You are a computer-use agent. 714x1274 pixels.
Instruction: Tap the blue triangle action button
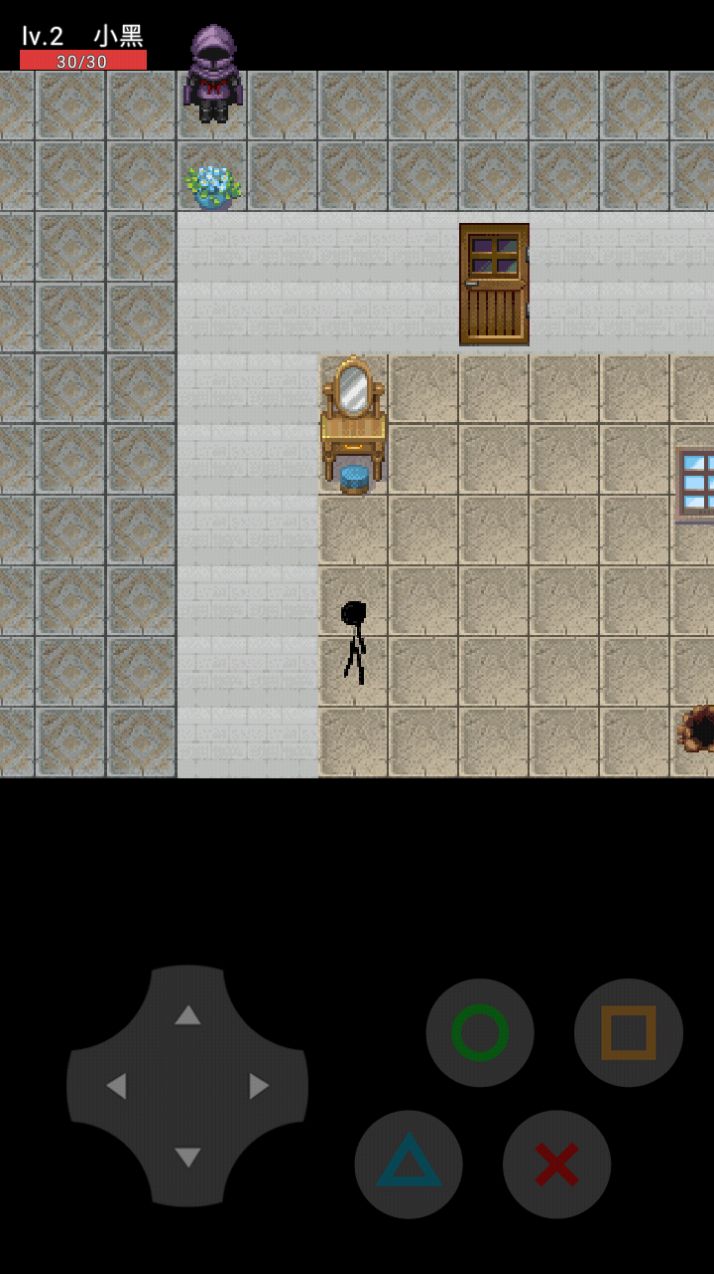tap(408, 1163)
